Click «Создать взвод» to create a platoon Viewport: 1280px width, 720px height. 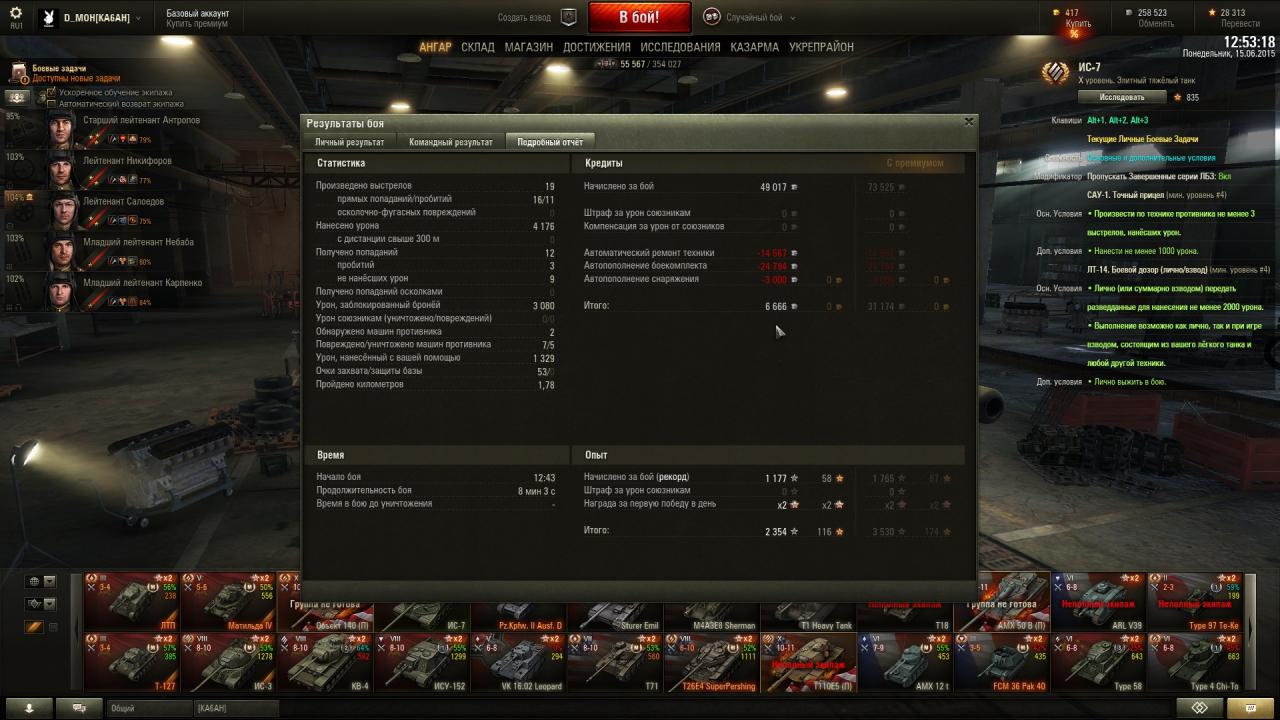click(535, 17)
